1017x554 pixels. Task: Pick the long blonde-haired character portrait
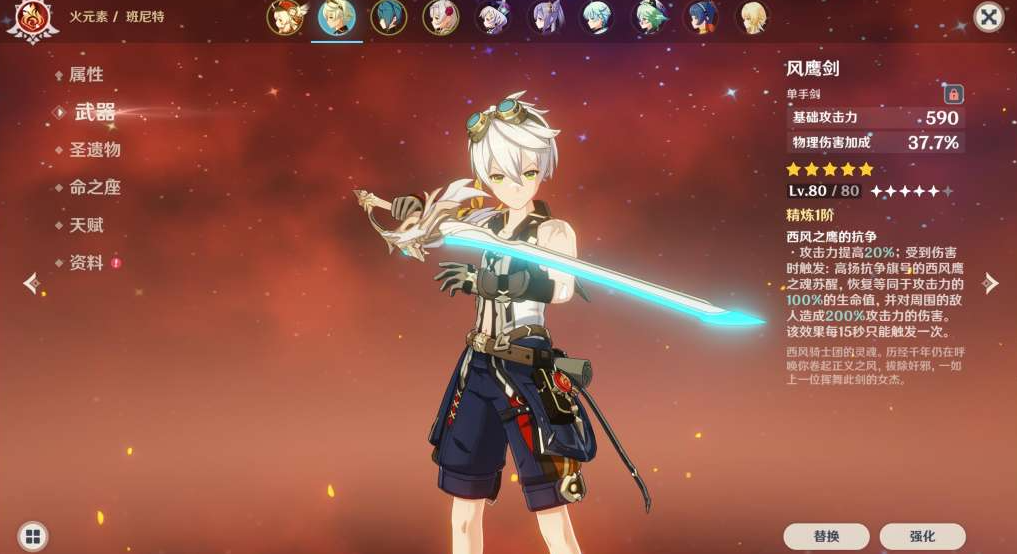point(753,18)
